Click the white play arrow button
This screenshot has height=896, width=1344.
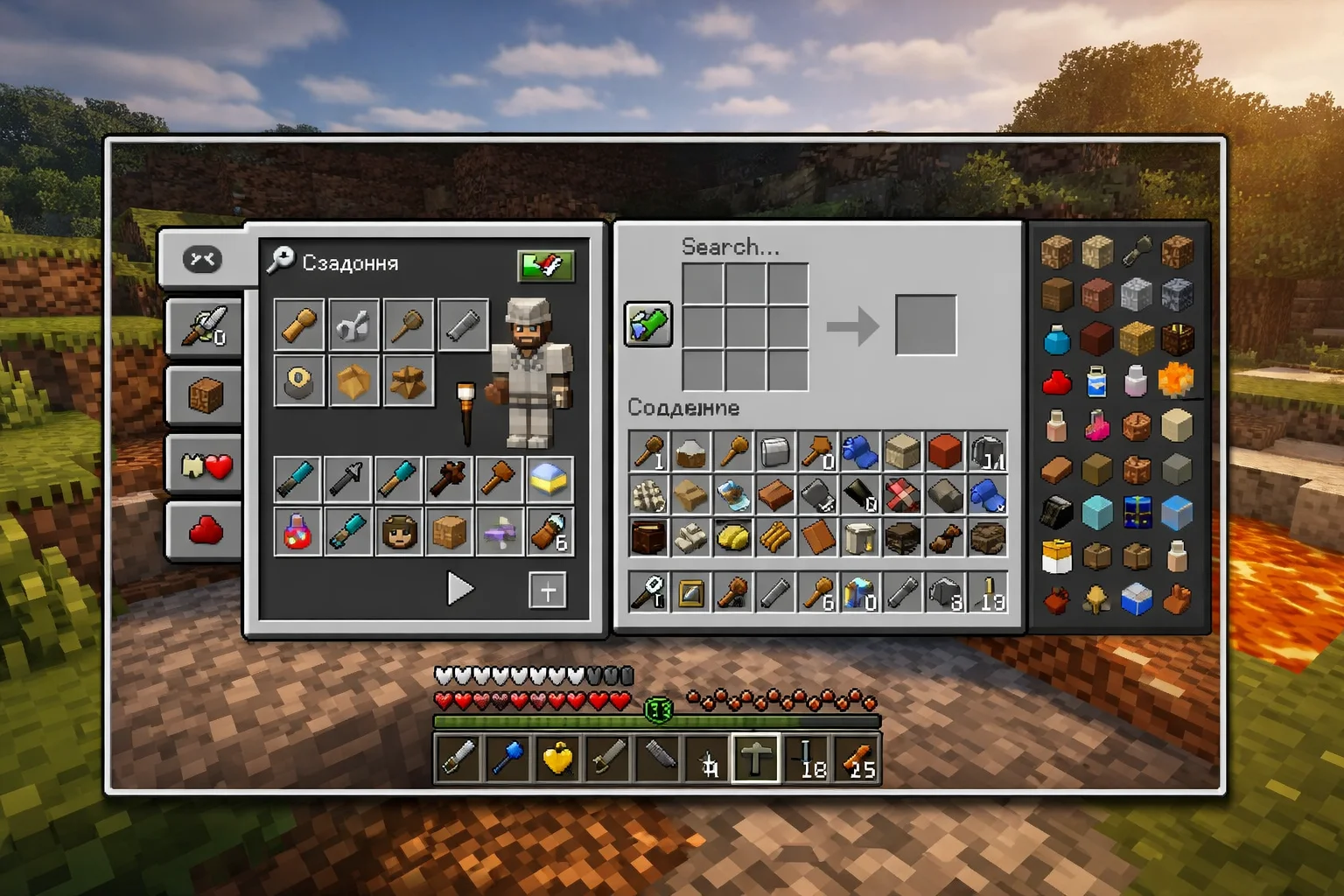point(459,589)
